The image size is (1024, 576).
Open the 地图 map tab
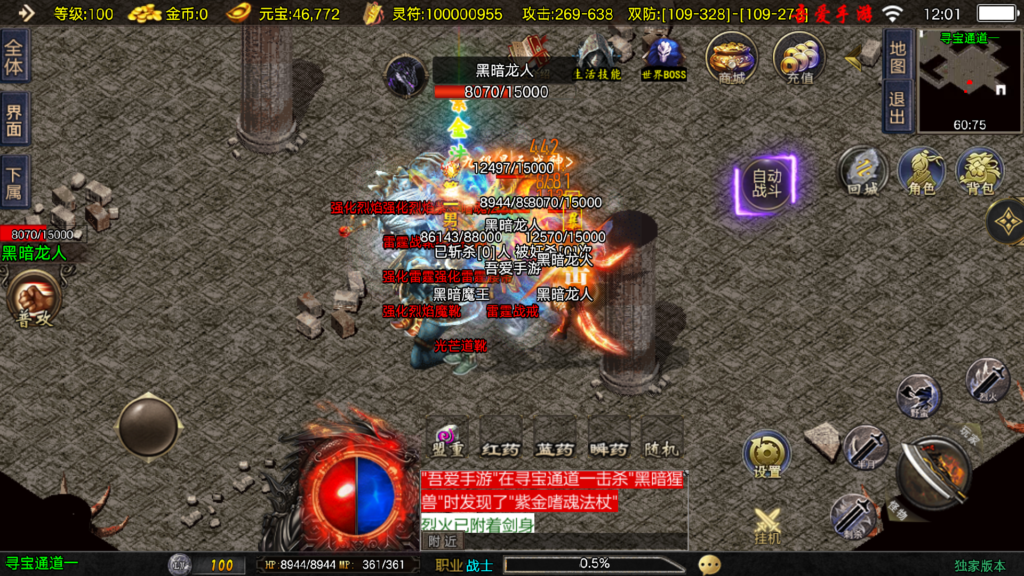[x=897, y=56]
